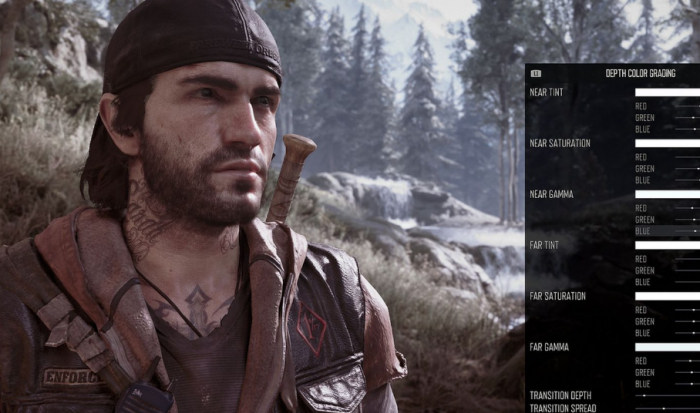Select the Near Tint color bar
The width and height of the screenshot is (700, 413).
point(667,92)
